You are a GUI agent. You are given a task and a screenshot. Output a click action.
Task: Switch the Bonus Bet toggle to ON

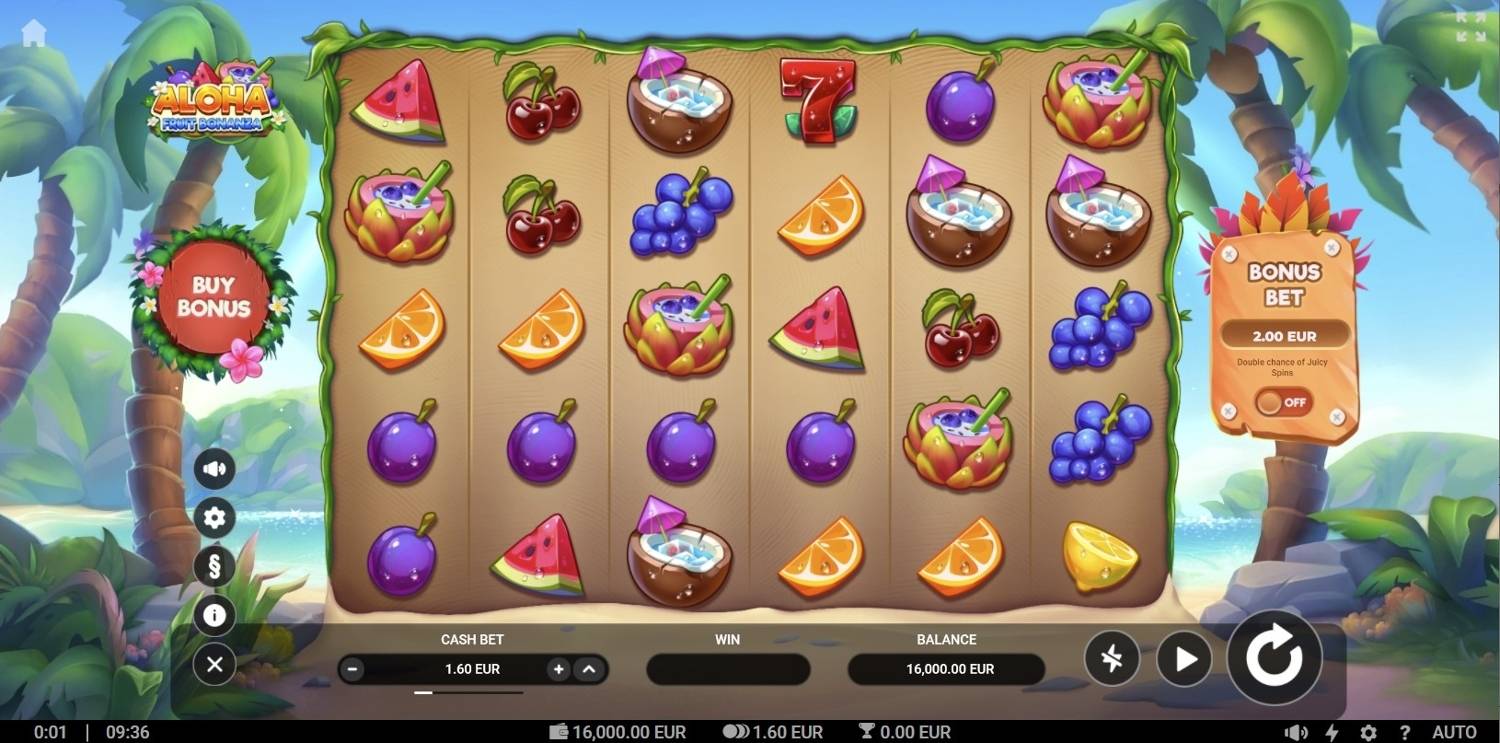point(1283,403)
